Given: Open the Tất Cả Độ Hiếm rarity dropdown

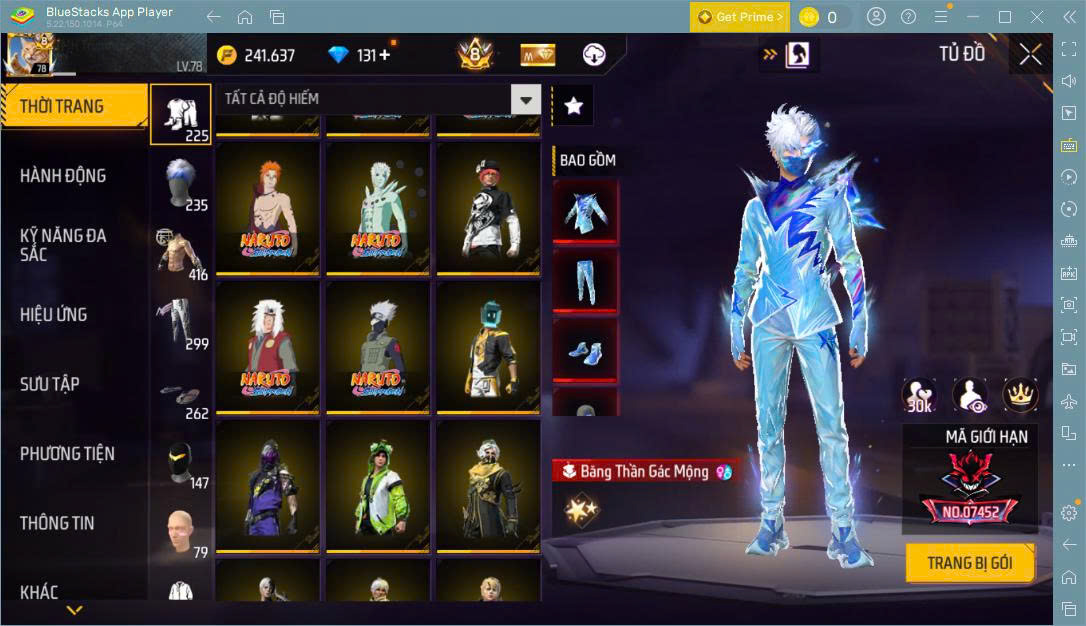Looking at the screenshot, I should click(526, 99).
